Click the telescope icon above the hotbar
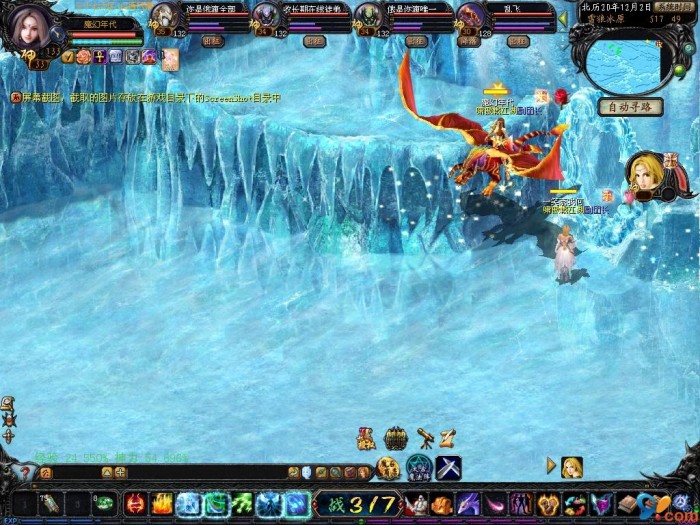 (424, 437)
